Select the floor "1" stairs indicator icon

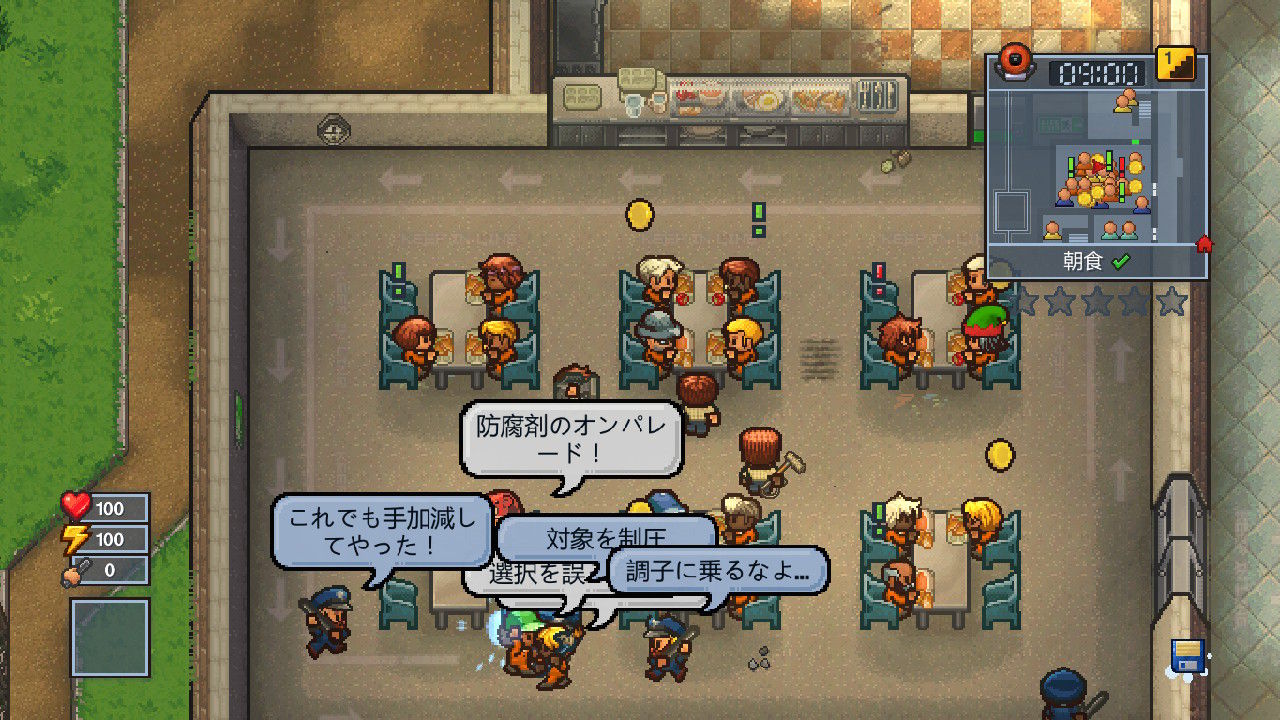1173,64
